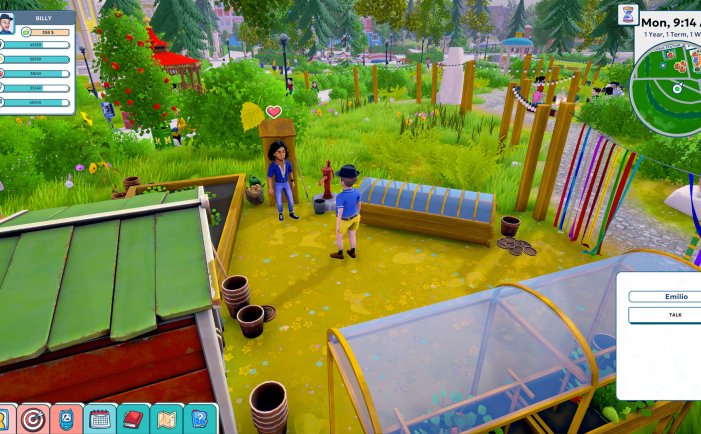
Task: Open the folded map tab
Action: coord(167,419)
